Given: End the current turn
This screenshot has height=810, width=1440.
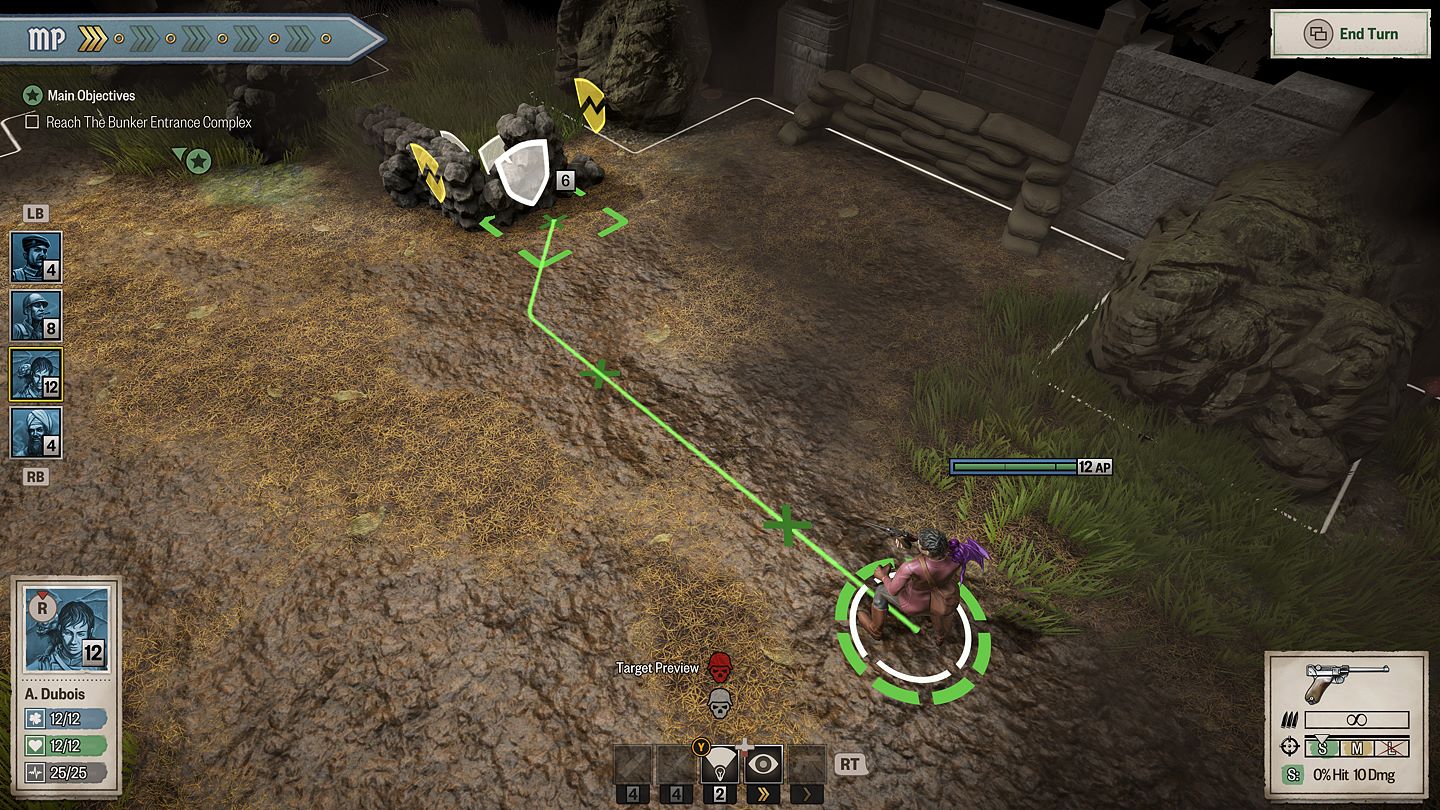Looking at the screenshot, I should [x=1351, y=34].
